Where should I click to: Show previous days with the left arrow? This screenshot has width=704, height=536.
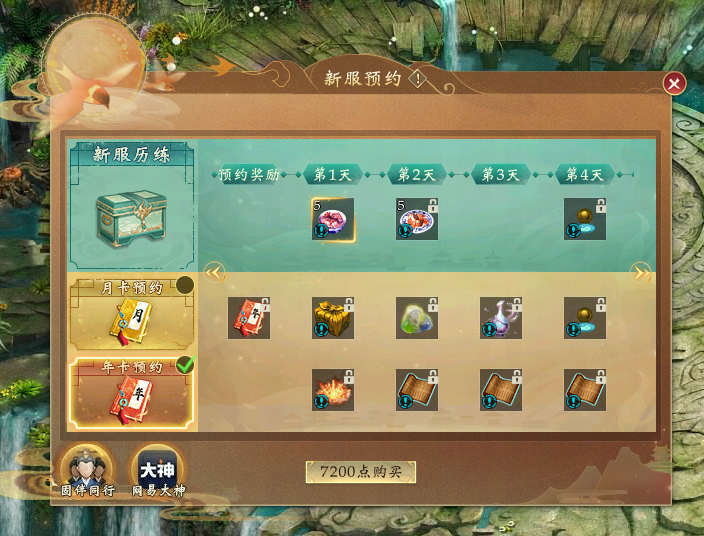click(x=213, y=272)
